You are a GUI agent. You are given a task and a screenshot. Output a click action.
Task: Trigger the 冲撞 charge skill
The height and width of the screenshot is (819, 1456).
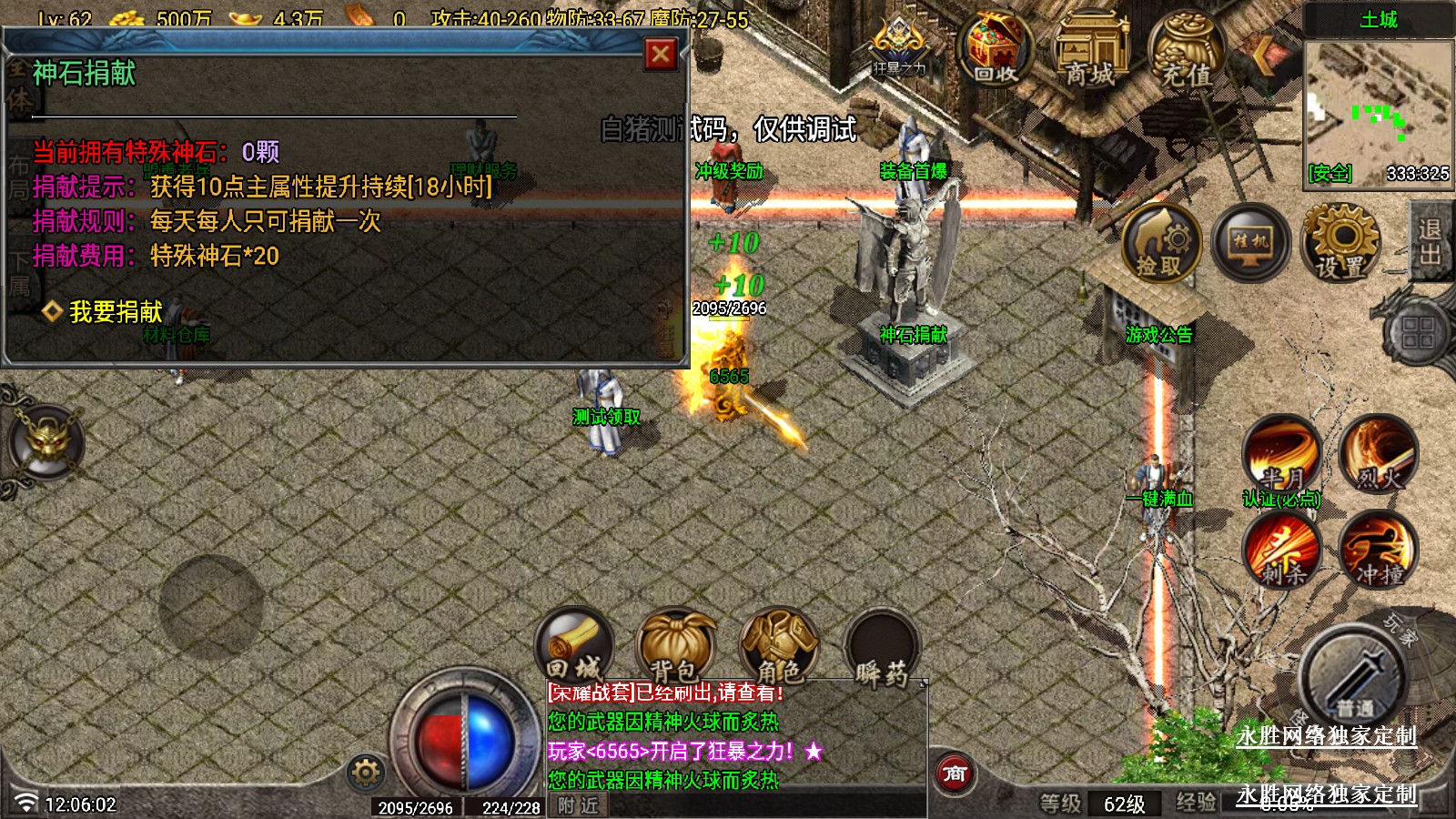pos(1378,550)
